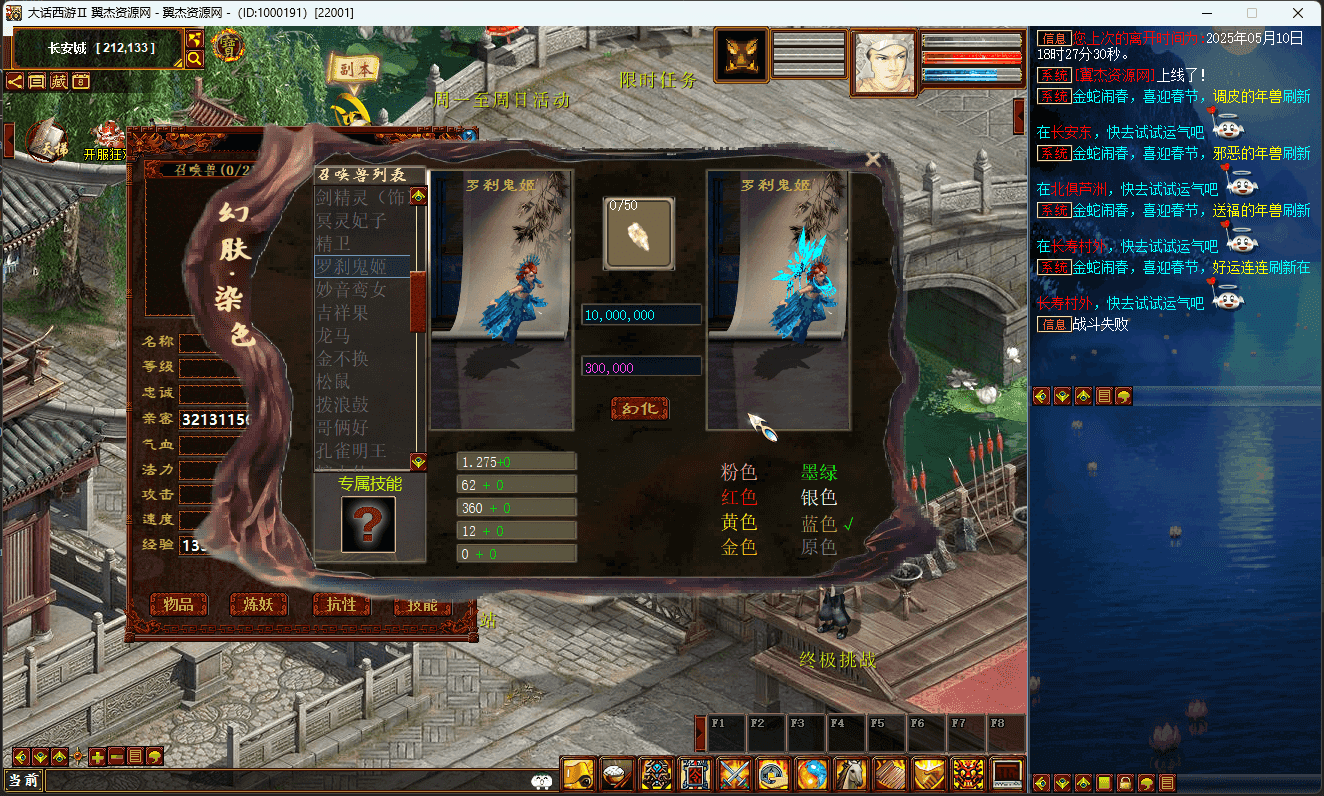This screenshot has width=1324, height=796.
Task: Pick the 金色 gold dye color
Action: tap(739, 547)
